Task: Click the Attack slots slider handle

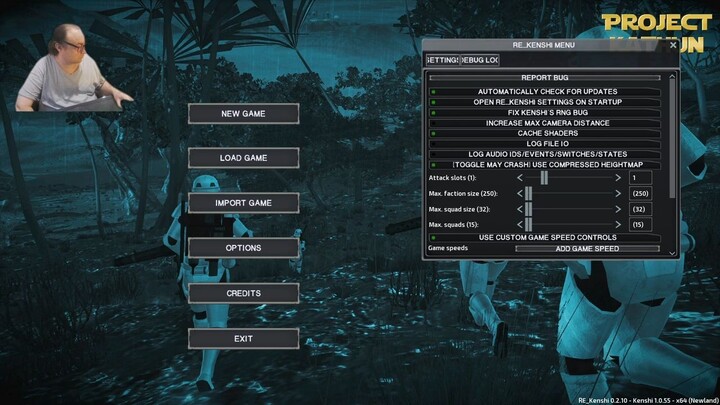Action: tap(545, 177)
